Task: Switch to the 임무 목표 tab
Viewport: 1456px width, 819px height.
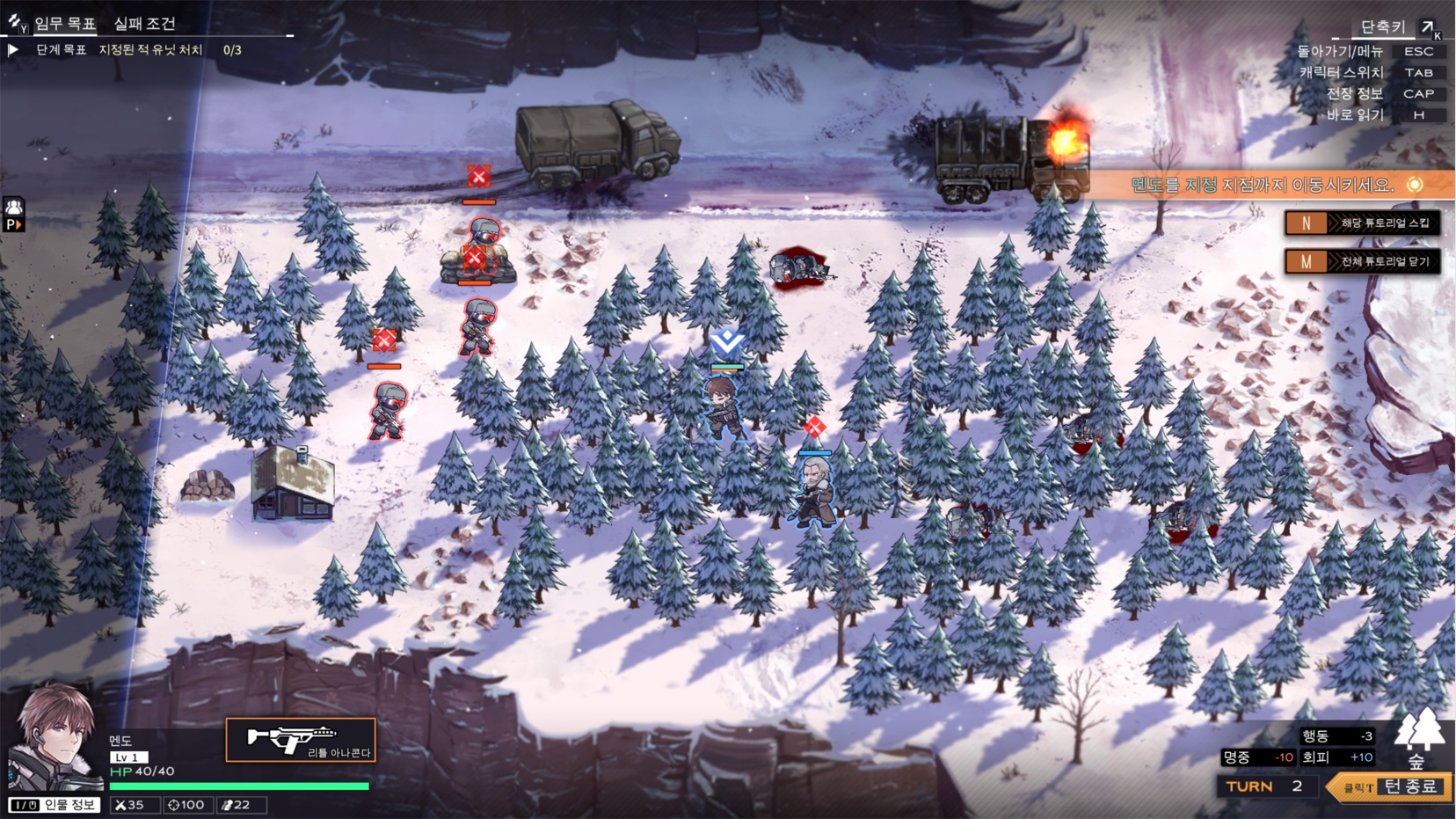Action: (x=64, y=24)
